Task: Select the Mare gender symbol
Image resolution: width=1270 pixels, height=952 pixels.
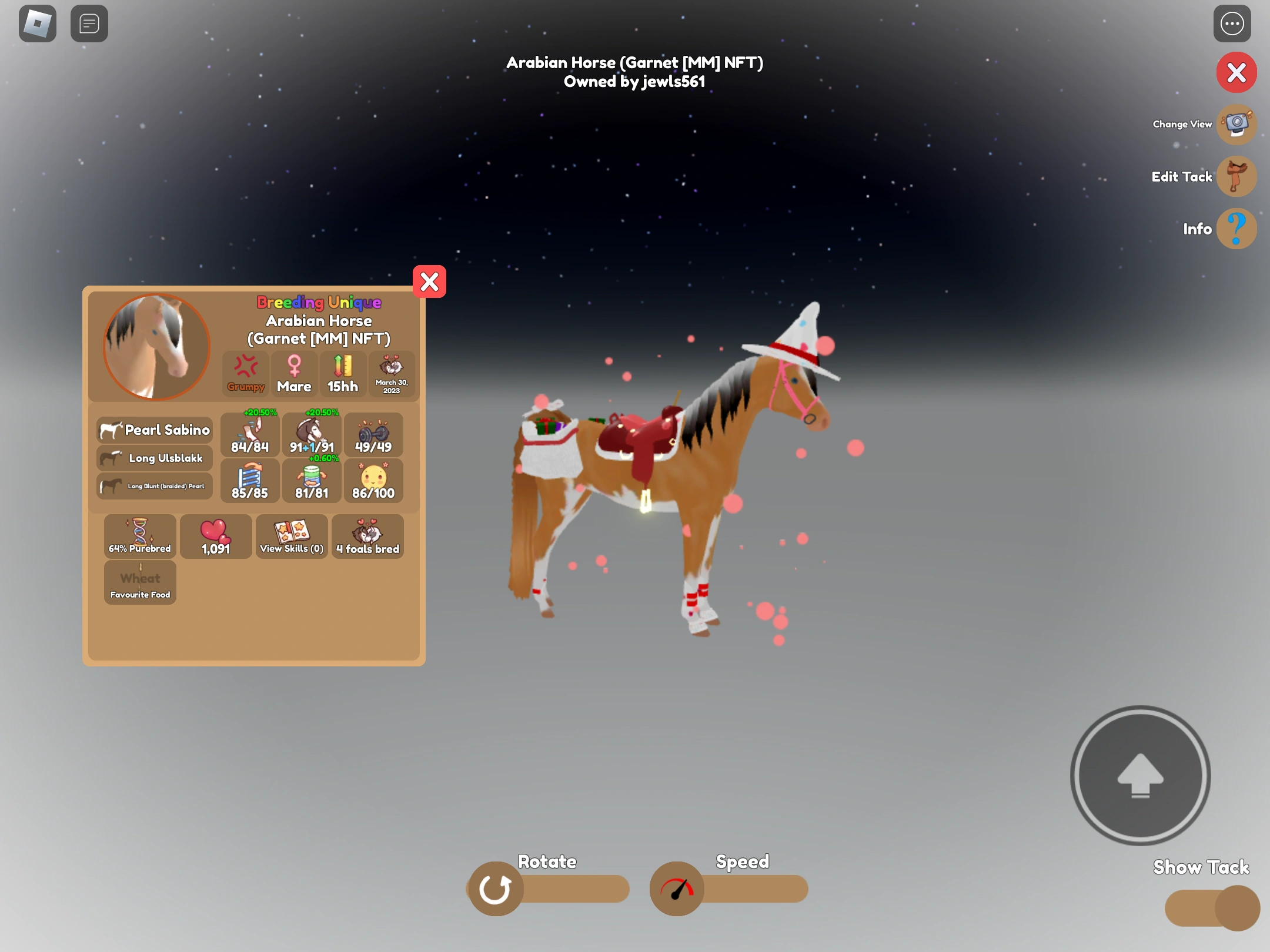Action: 294,374
